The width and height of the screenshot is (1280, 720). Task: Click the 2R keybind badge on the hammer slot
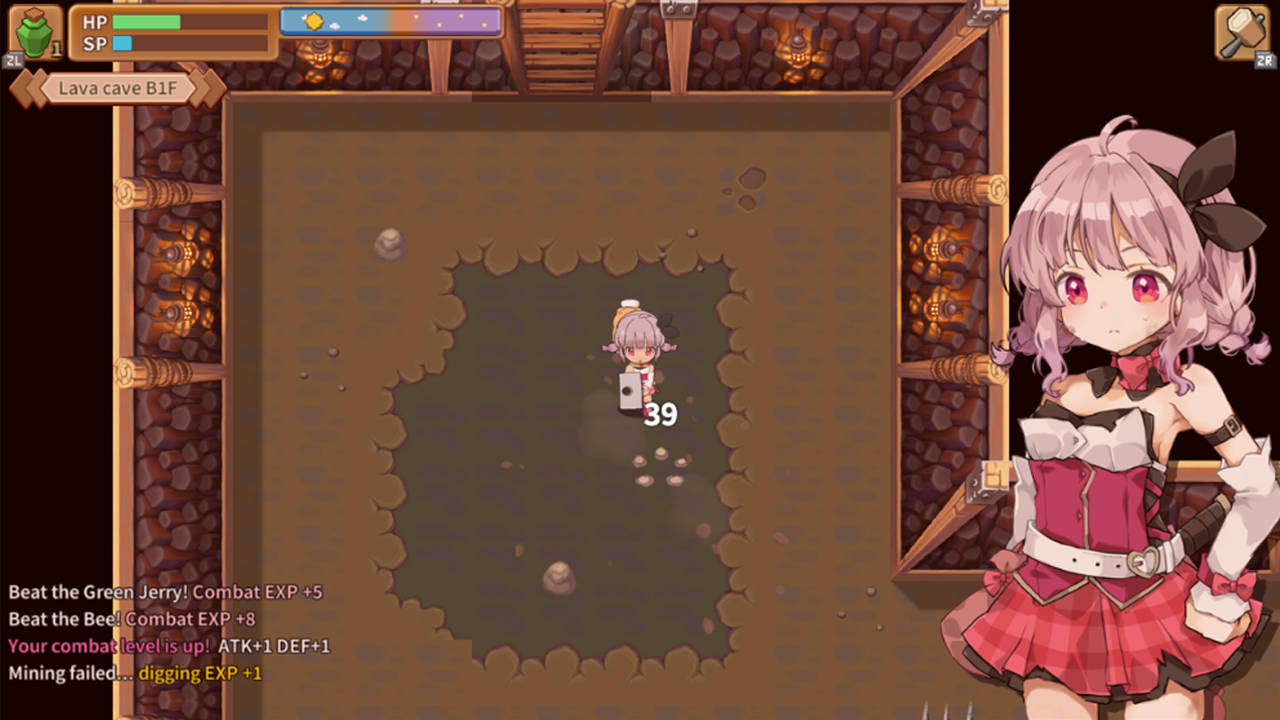pos(1266,58)
